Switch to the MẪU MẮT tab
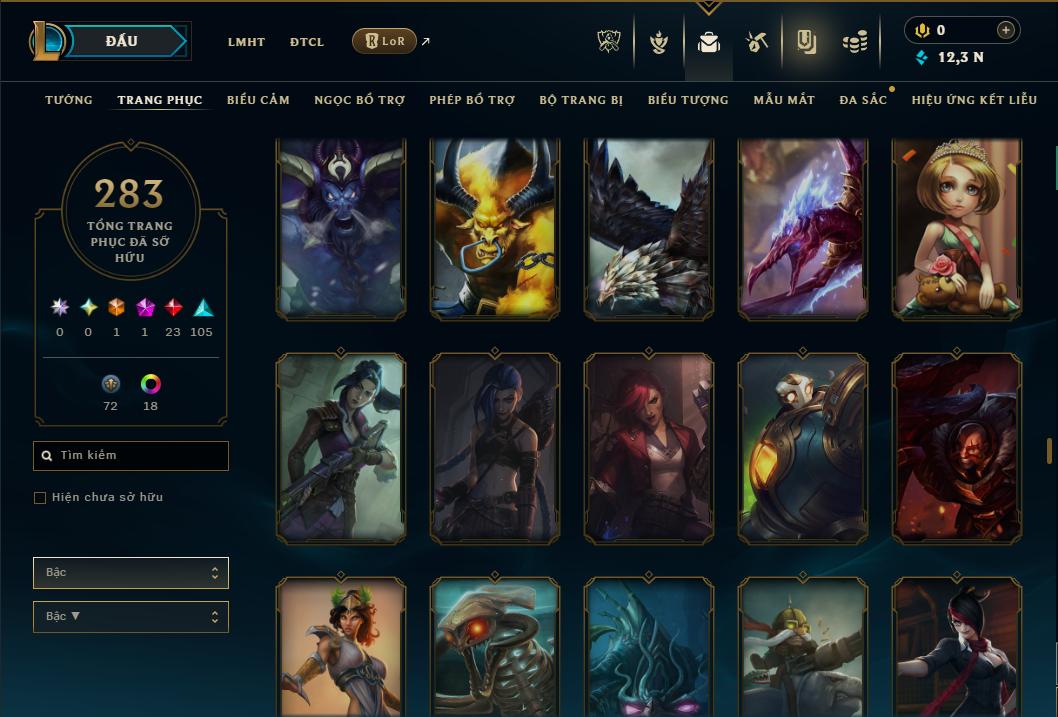This screenshot has width=1058, height=717. (x=784, y=100)
